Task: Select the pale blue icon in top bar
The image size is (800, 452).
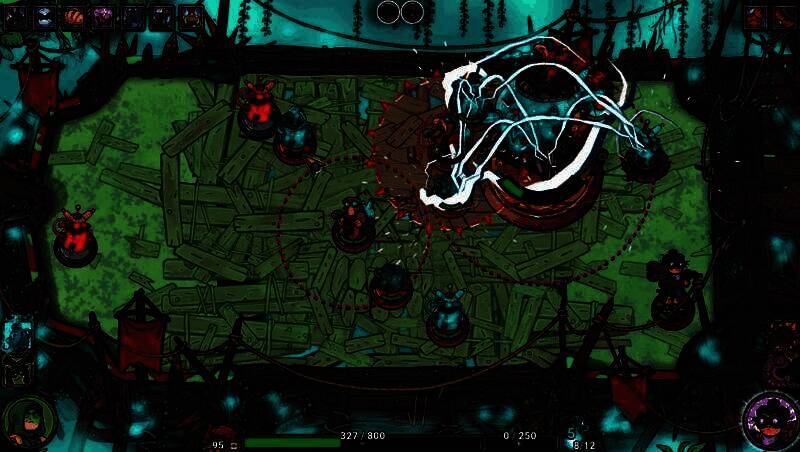Action: click(44, 15)
